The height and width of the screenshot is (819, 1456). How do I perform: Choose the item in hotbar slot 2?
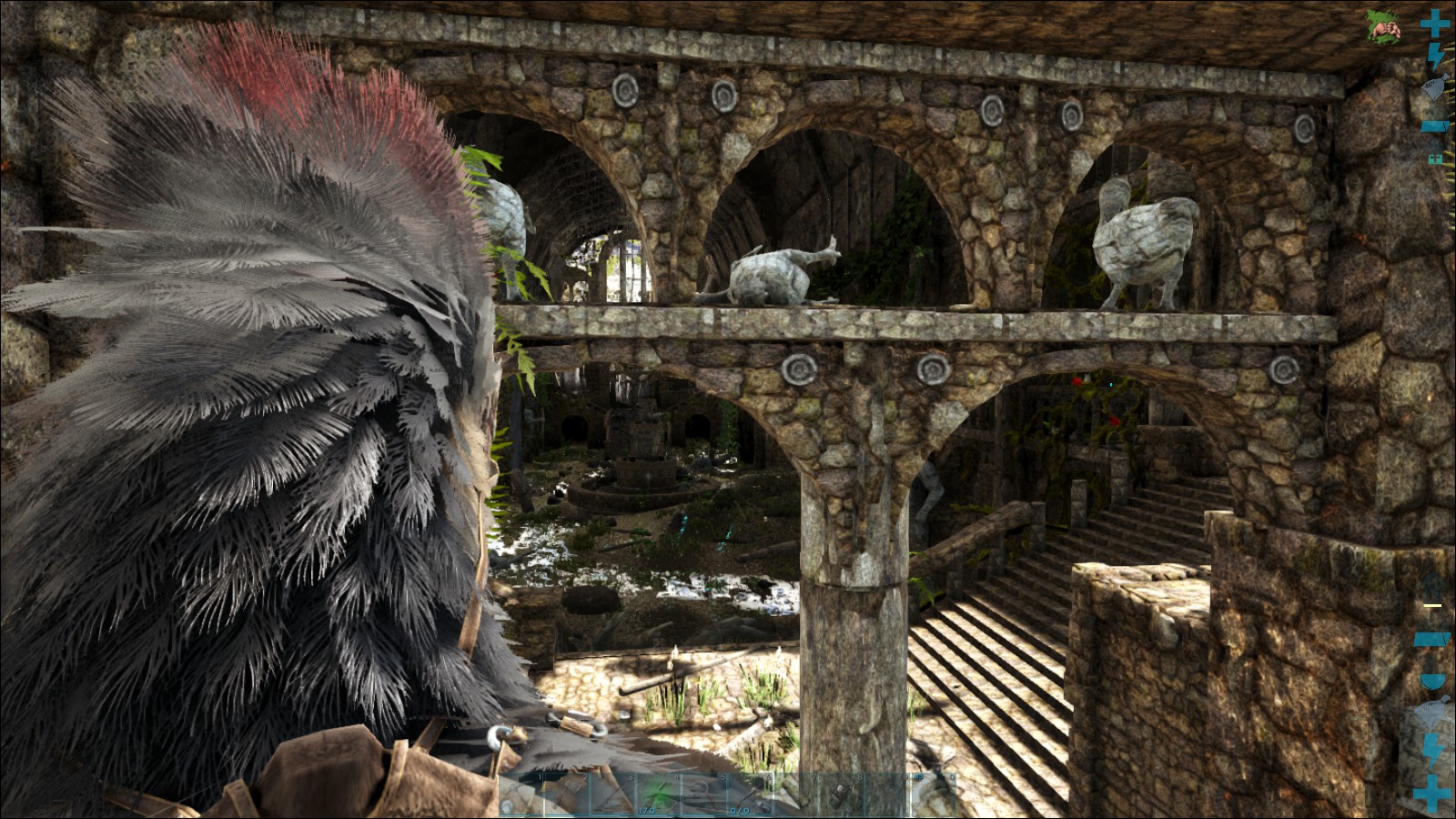pos(567,794)
